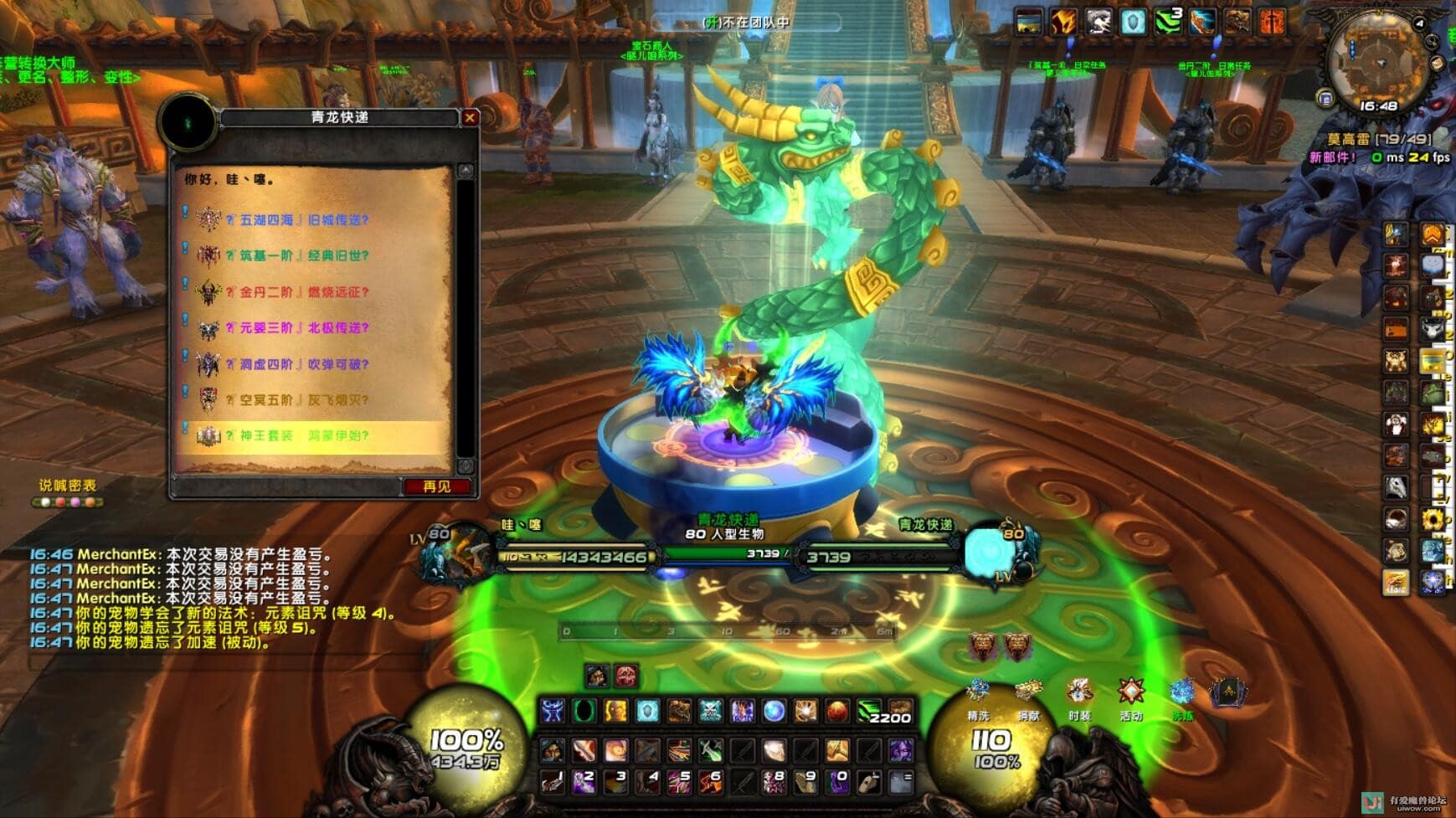This screenshot has width=1456, height=818.
Task: Activate the blue orb ability icon
Action: click(774, 712)
